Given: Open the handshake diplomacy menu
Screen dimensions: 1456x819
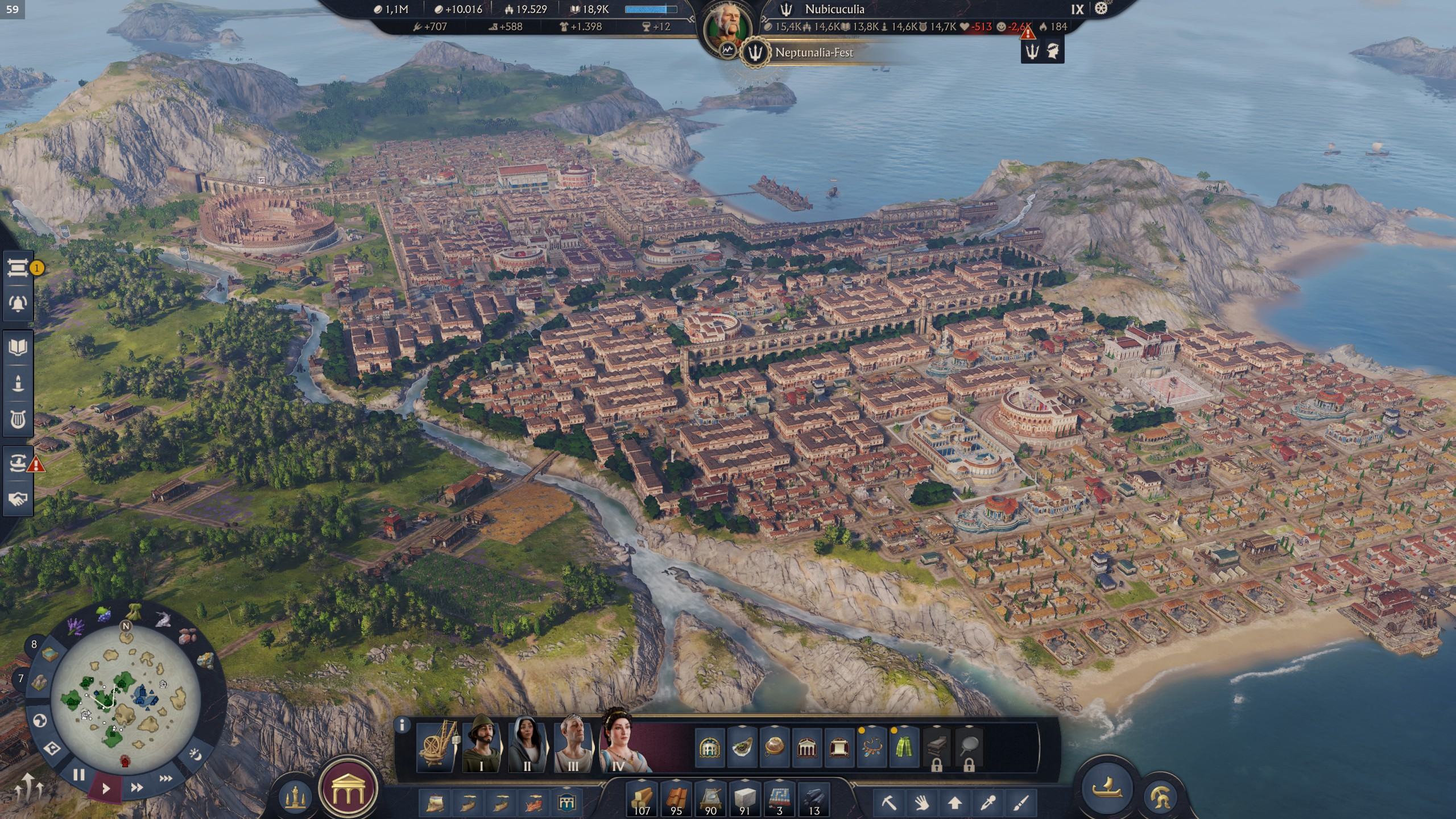Looking at the screenshot, I should click(x=18, y=499).
